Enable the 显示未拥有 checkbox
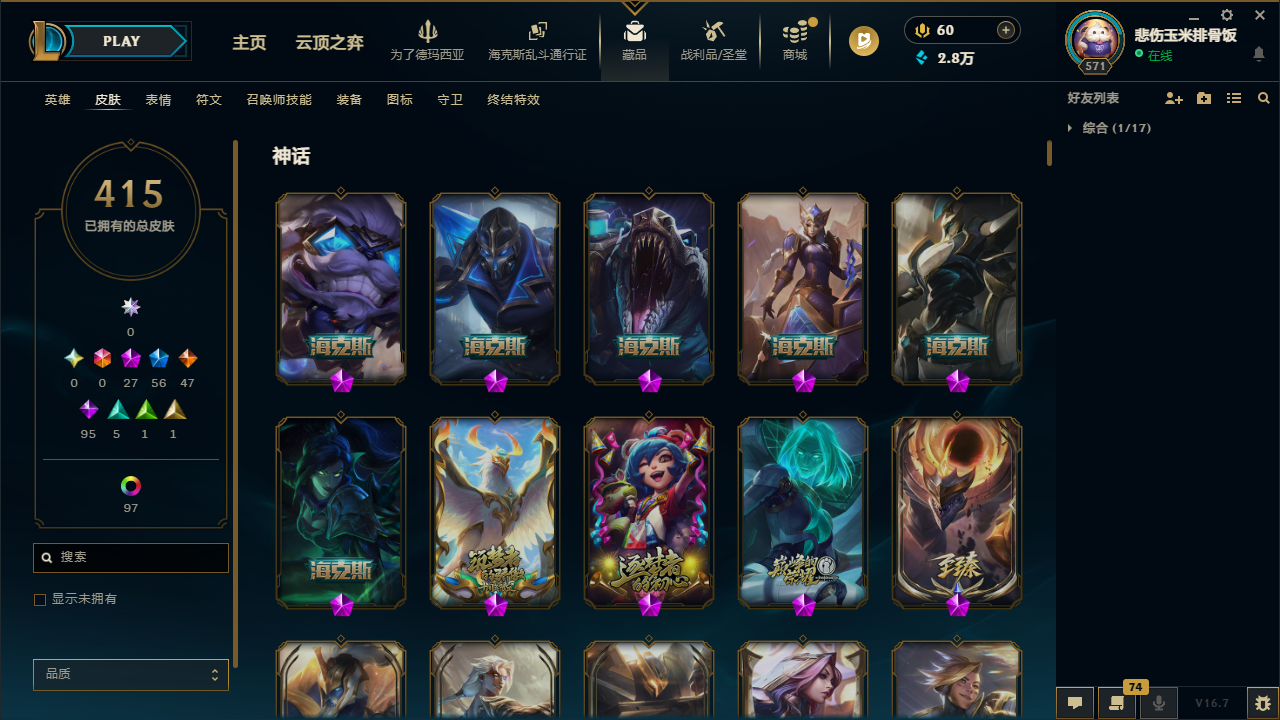 pyautogui.click(x=40, y=599)
